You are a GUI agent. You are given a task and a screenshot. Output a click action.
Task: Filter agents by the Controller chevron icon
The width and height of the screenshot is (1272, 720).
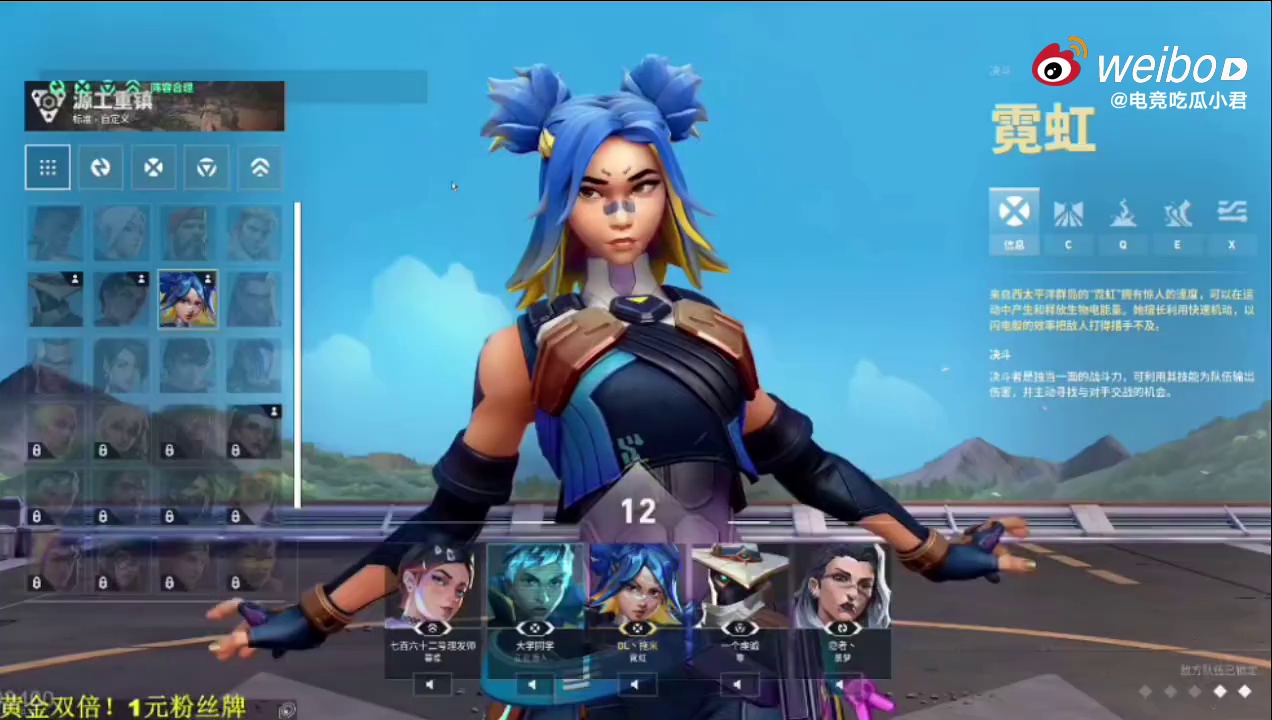[x=259, y=168]
